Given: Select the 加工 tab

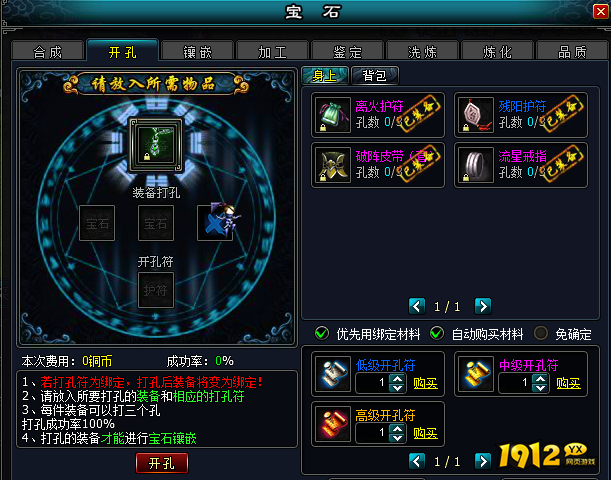Looking at the screenshot, I should coord(272,51).
